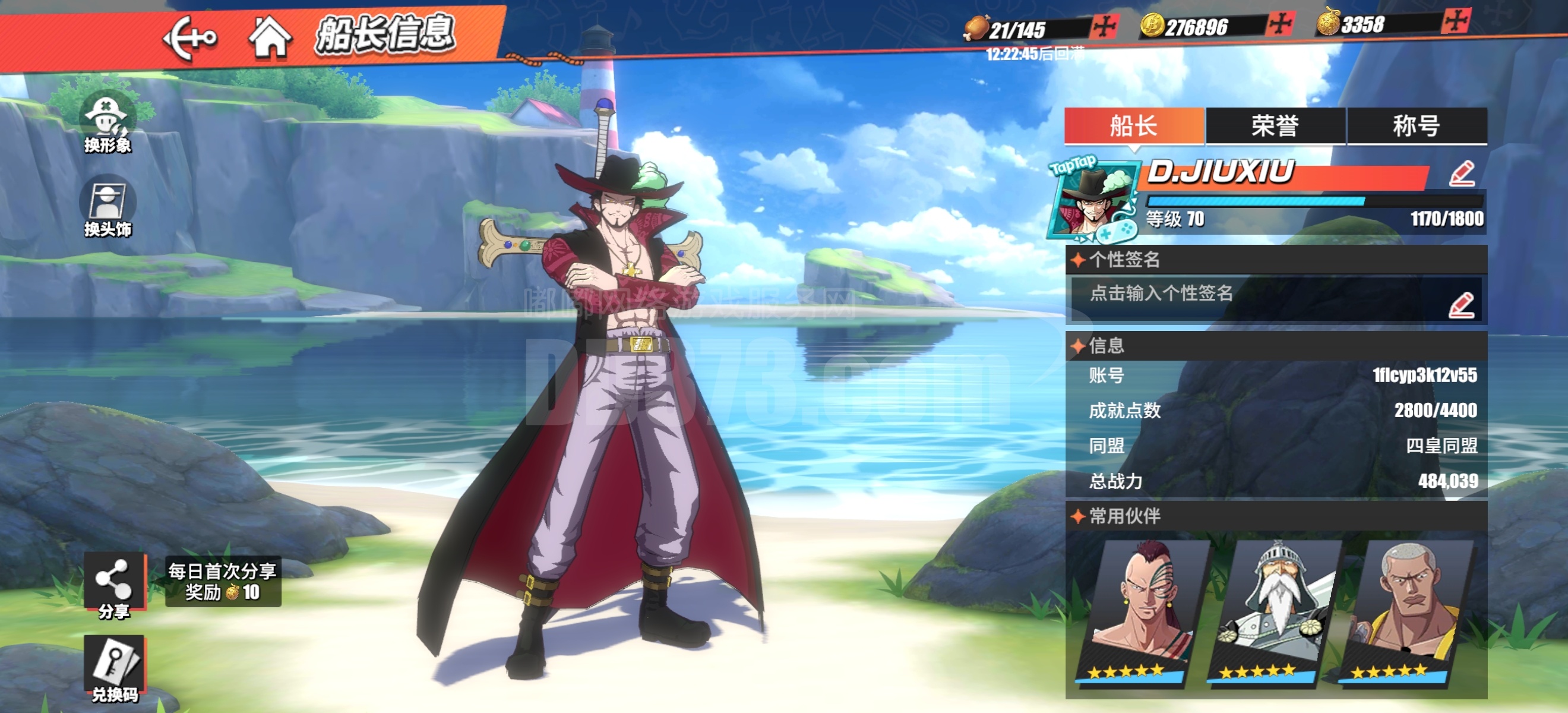Screen dimensions: 1568x713
Task: Tap the 分享 share button
Action: pos(115,585)
